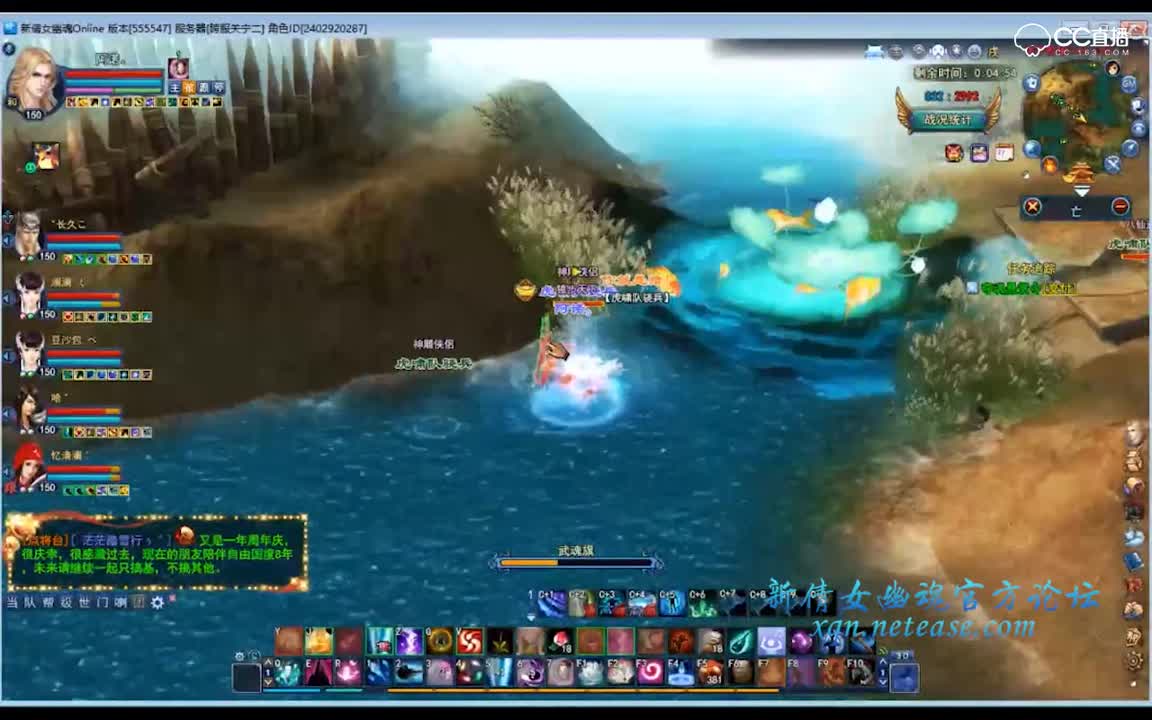
Task: Select party member 长久 portrait
Action: [x=30, y=235]
